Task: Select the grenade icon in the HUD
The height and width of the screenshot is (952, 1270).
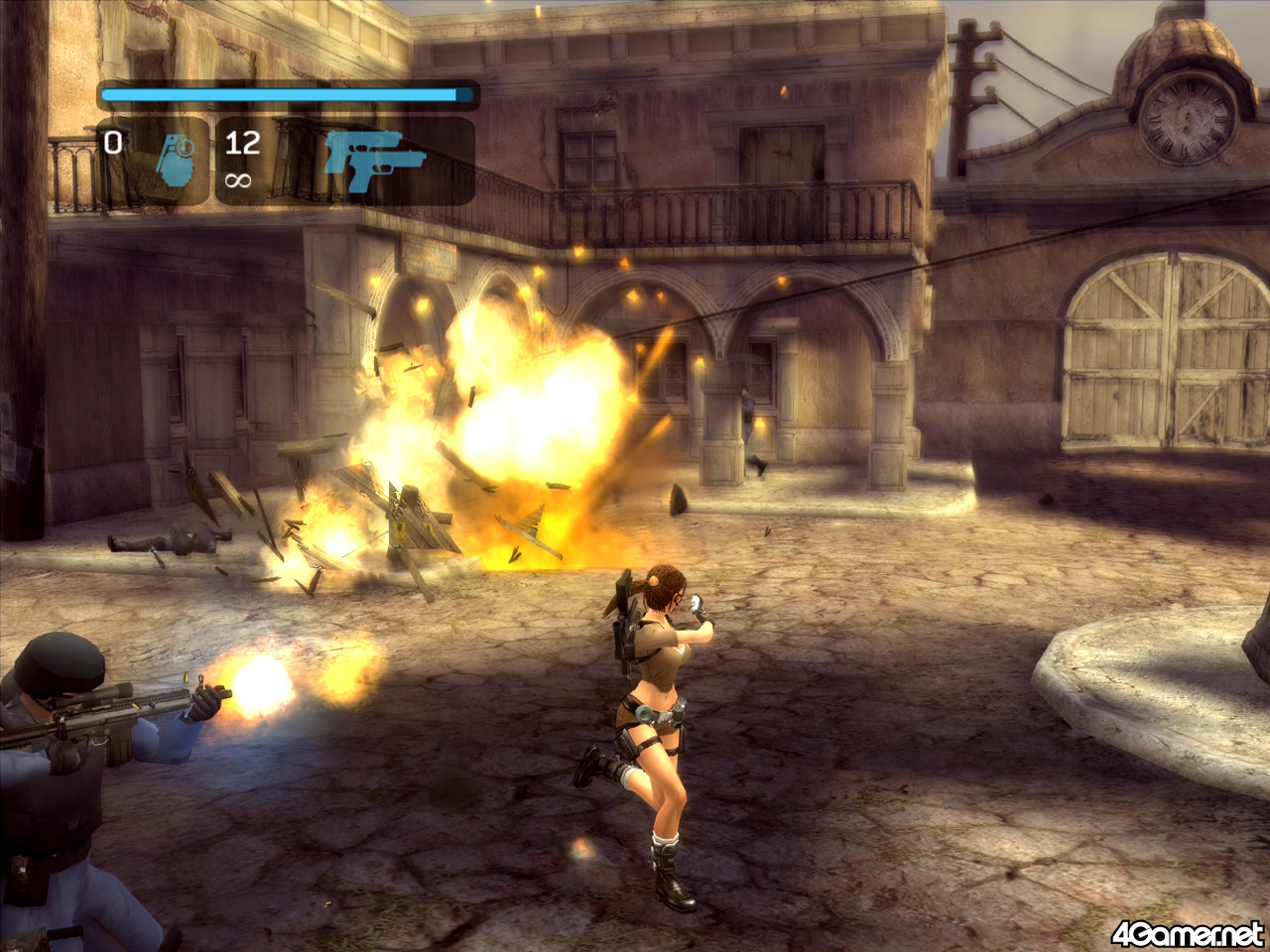Action: pos(176,161)
